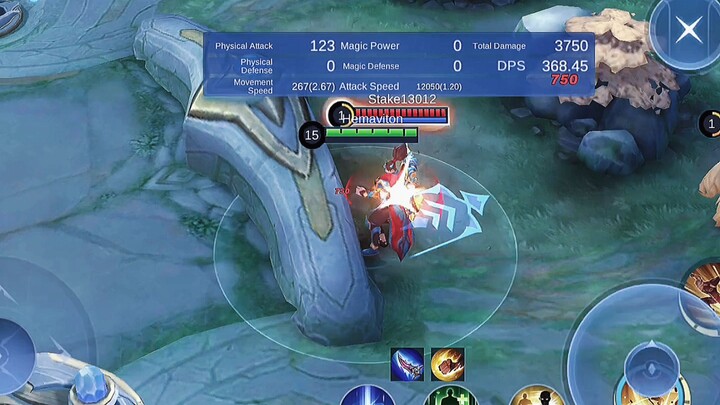Close the stats panel with the X button

688,30
